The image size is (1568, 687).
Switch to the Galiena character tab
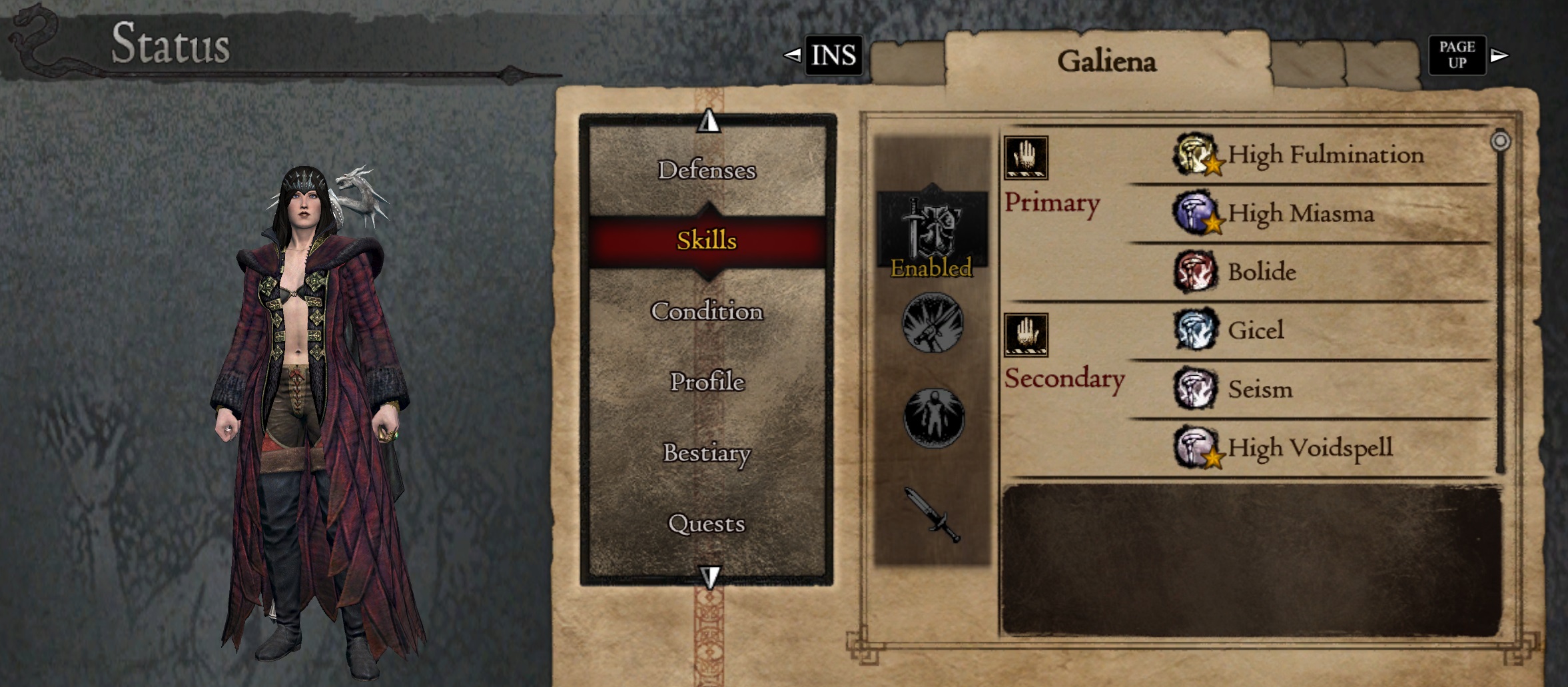[1106, 61]
